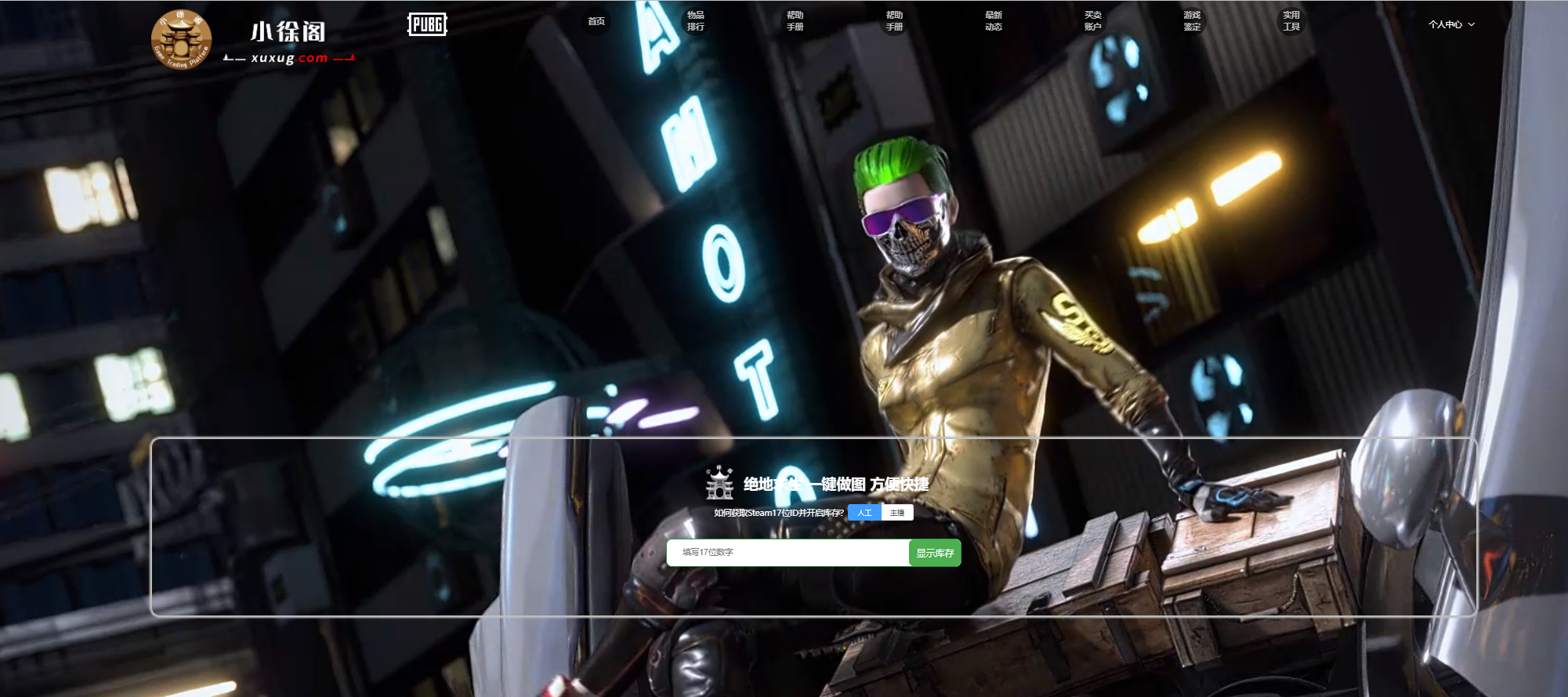Go to 物品排行 item ranking page

[x=696, y=21]
